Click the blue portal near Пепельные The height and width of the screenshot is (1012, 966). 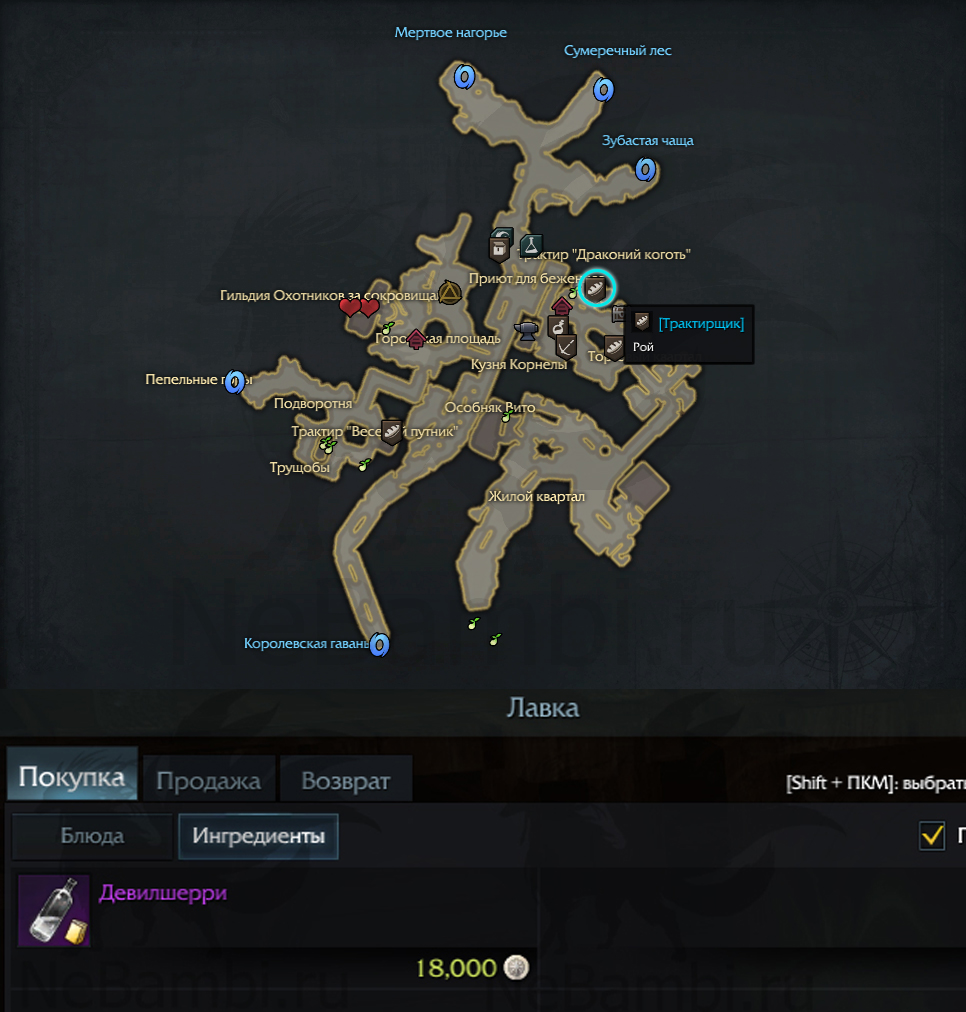pos(235,381)
